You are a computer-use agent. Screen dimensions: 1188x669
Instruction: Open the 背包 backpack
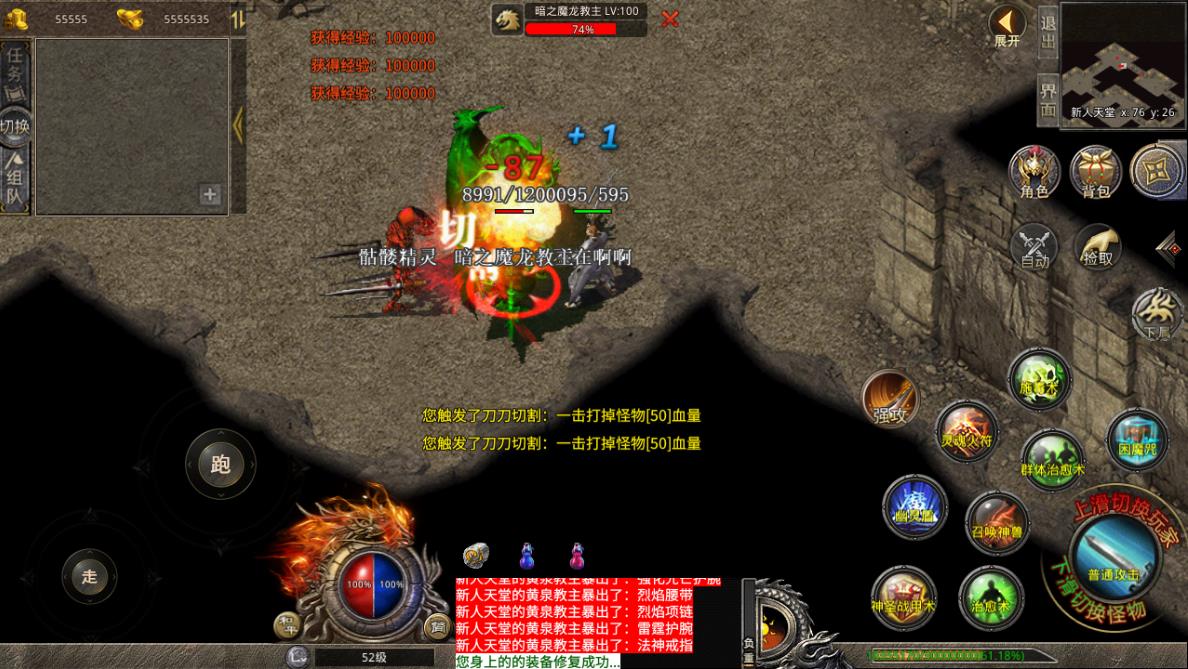pos(1095,172)
